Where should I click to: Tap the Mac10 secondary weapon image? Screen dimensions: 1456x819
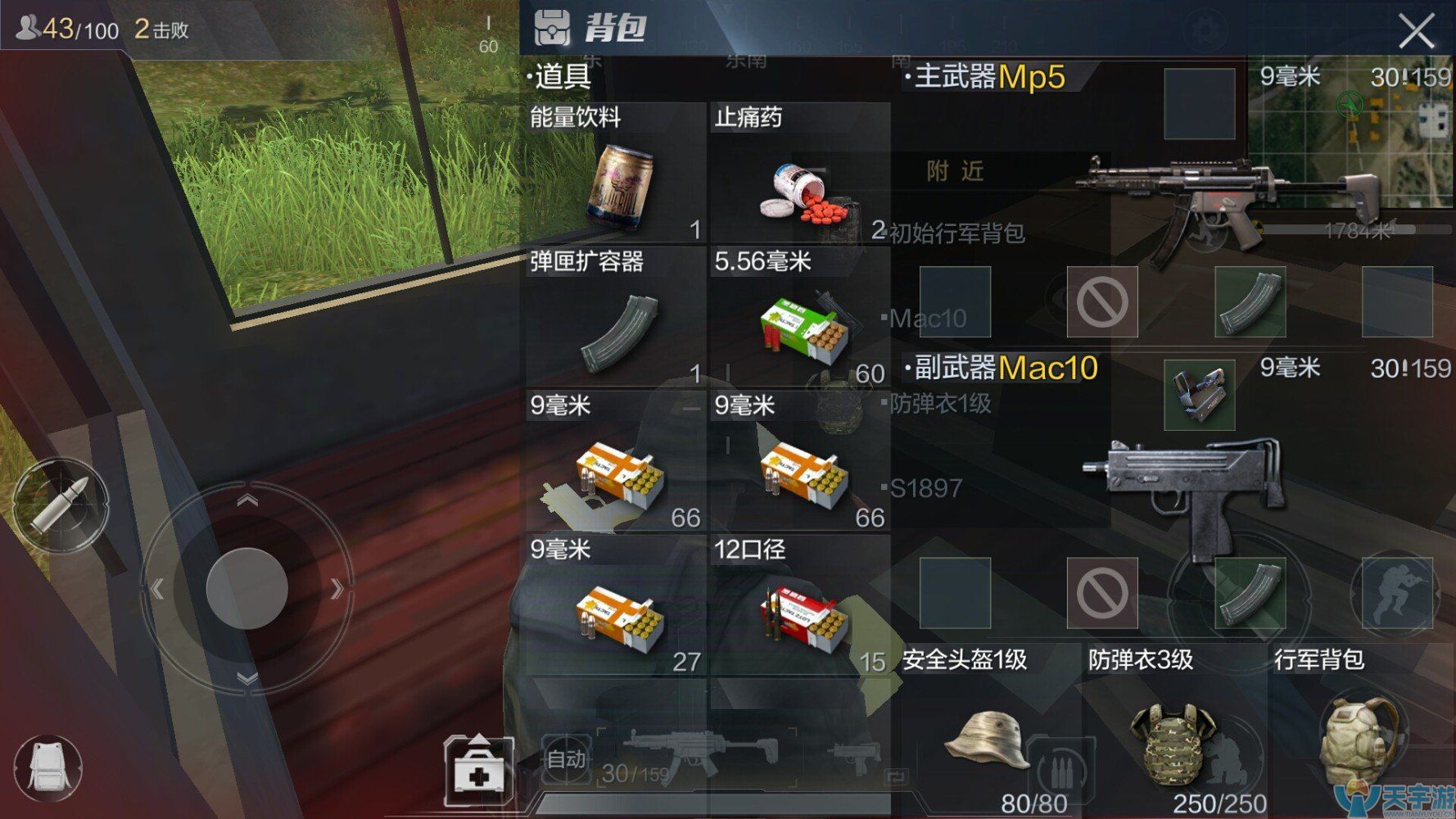tap(1187, 483)
